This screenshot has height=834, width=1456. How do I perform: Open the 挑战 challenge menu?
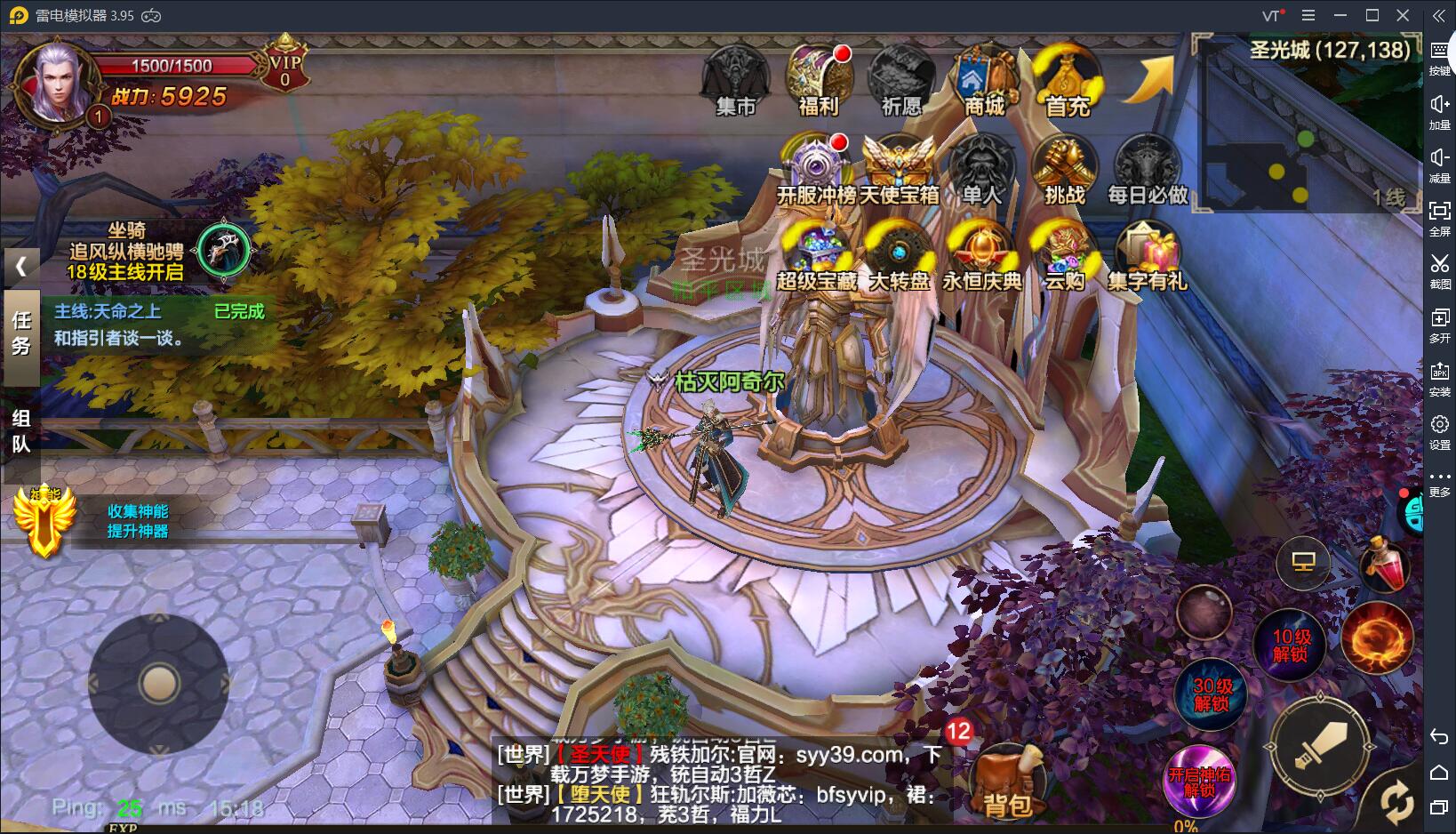click(1065, 169)
